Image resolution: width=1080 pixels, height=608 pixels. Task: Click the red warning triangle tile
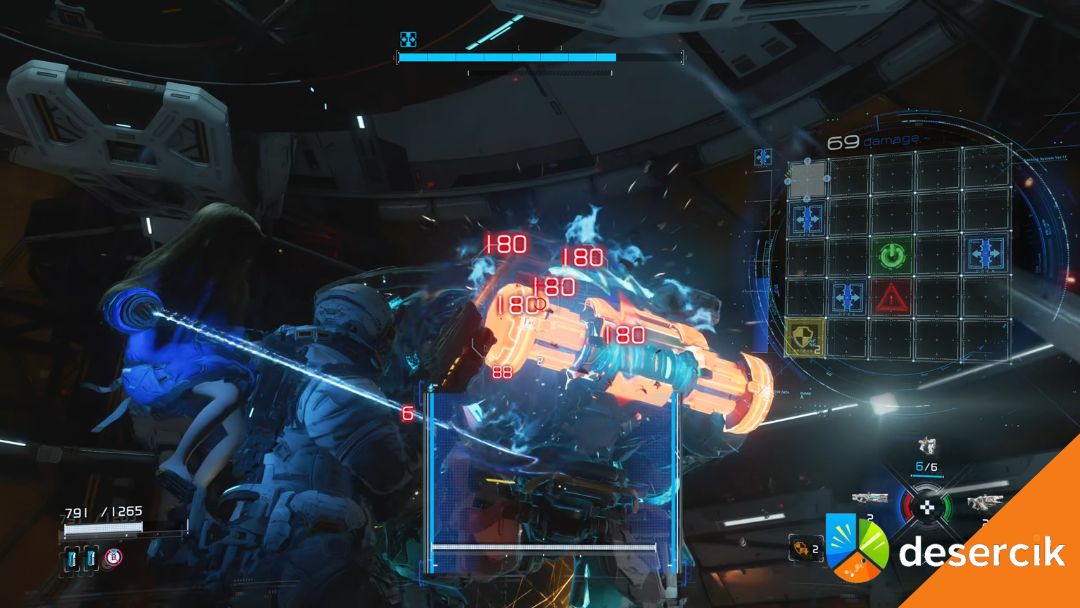(x=890, y=296)
